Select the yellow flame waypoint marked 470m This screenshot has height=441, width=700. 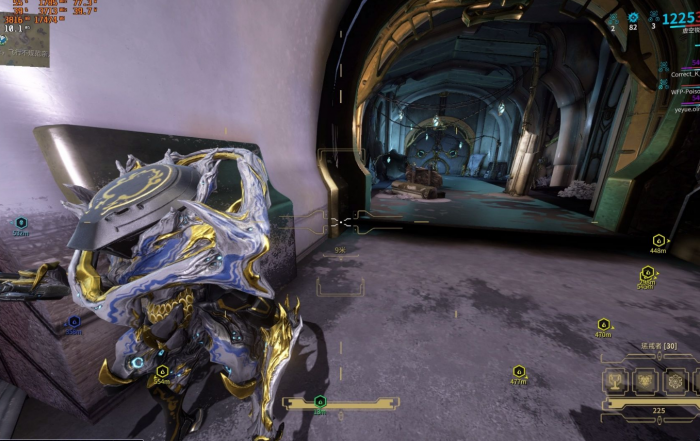click(x=603, y=325)
